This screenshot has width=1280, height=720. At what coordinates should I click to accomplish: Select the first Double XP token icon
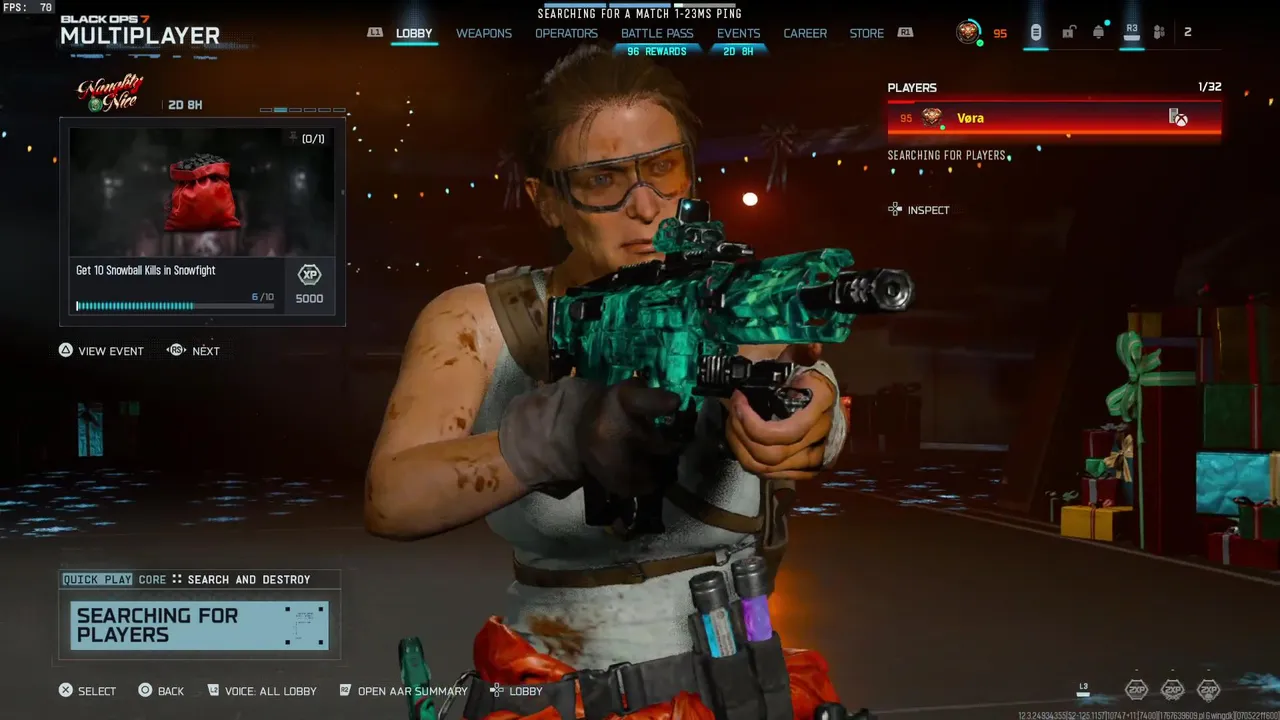[1136, 689]
